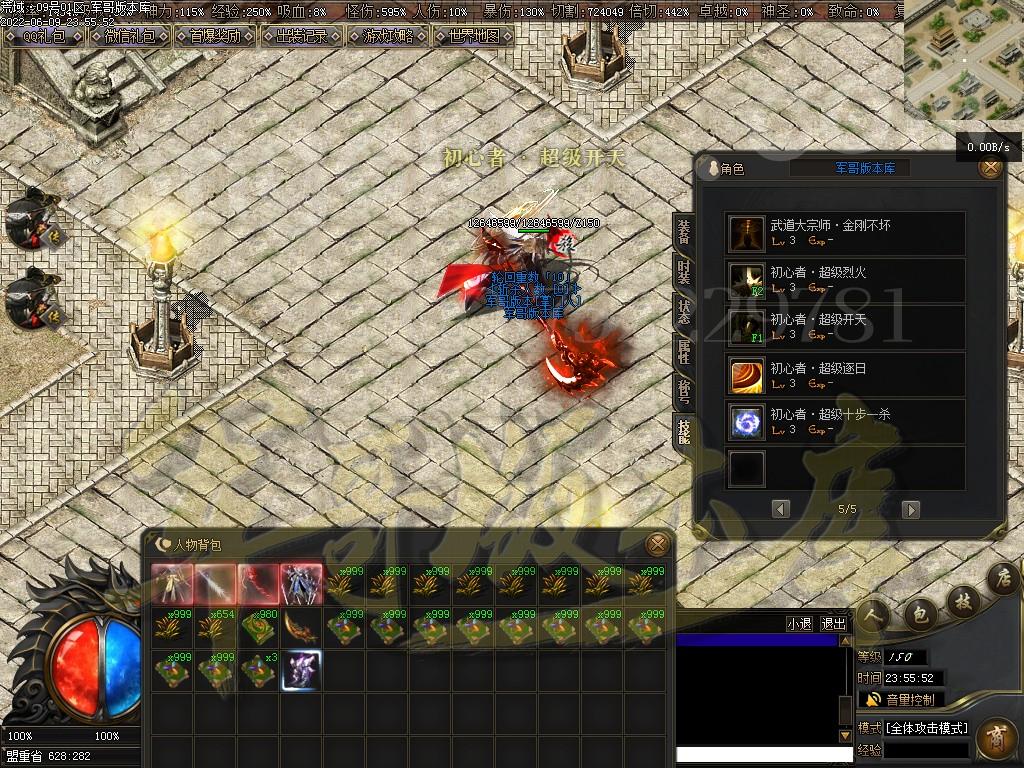The width and height of the screenshot is (1024, 768).
Task: Click the 退出 exit button
Action: (x=833, y=623)
